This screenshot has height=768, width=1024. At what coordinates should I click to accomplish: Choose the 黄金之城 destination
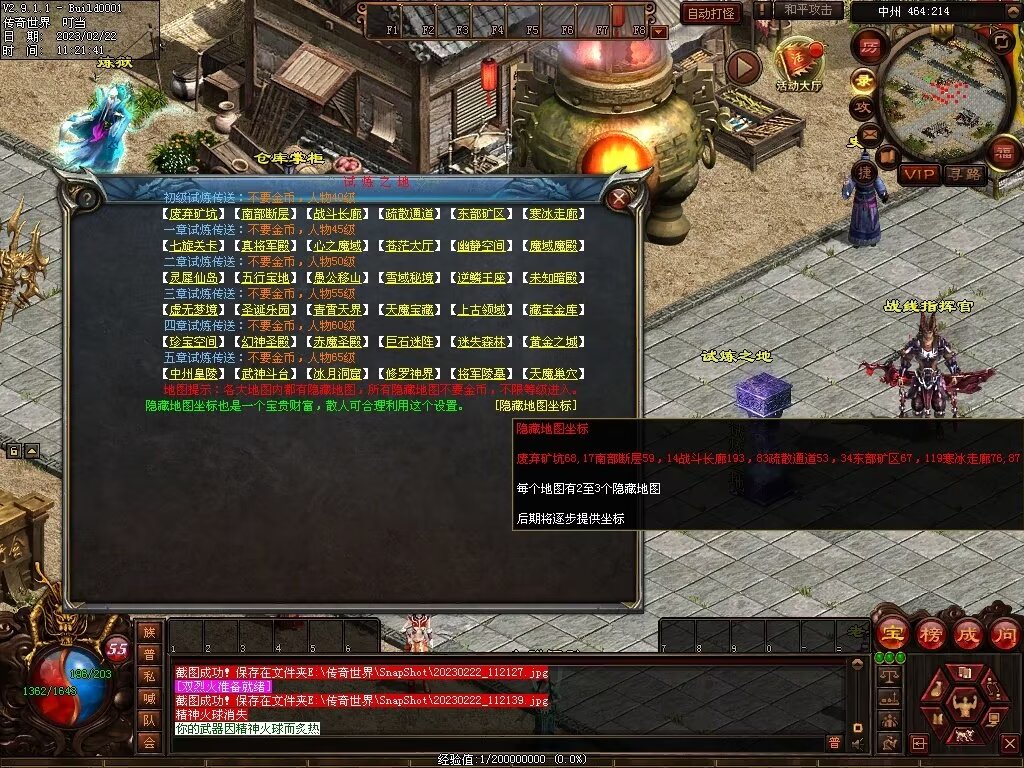553,342
